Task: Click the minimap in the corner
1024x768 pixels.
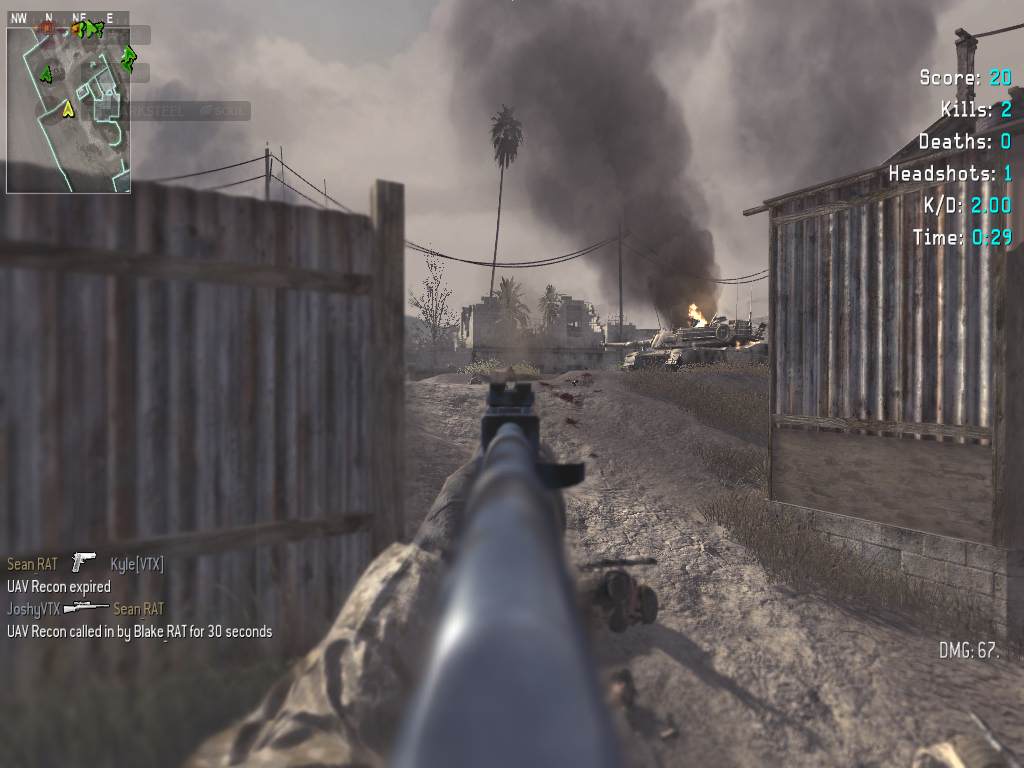Action: 68,108
